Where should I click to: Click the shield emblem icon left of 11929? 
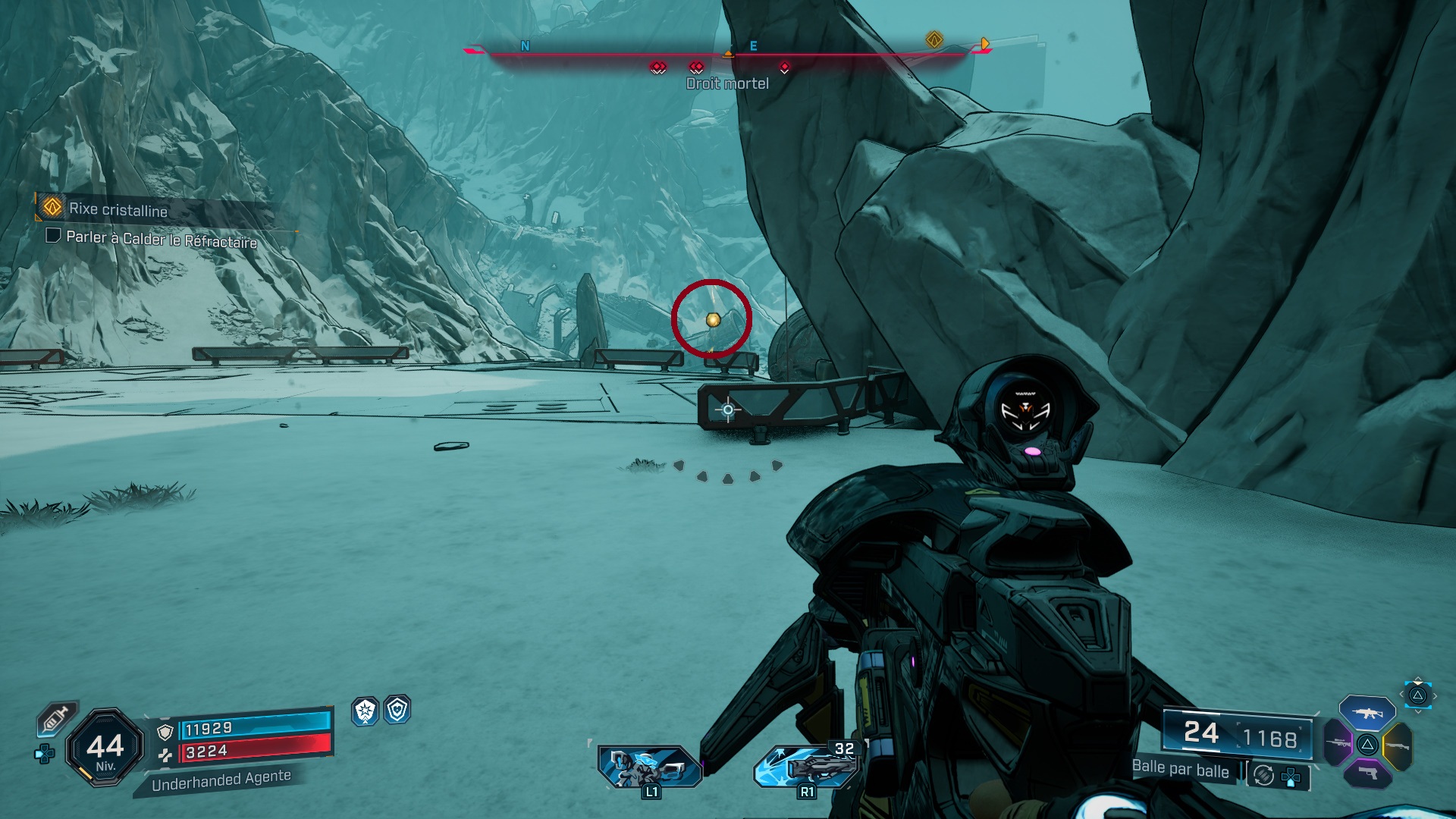(165, 733)
